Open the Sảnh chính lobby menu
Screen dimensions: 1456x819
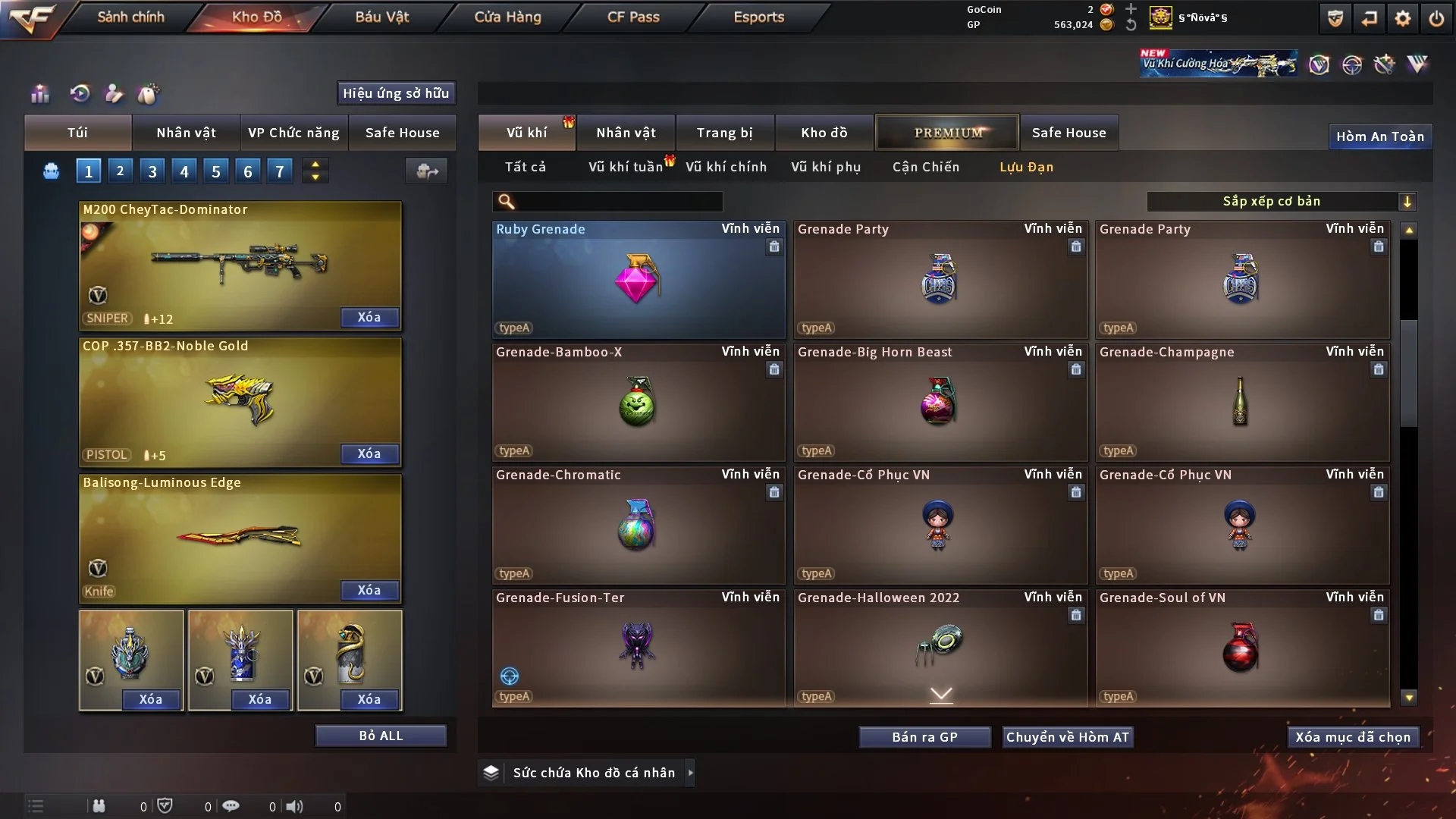coord(130,17)
